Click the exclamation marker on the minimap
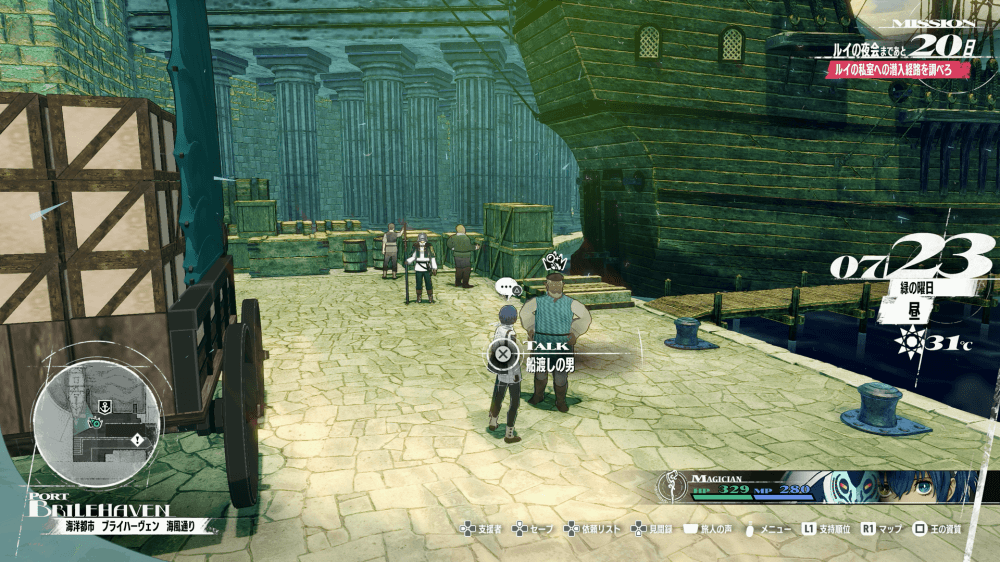Viewport: 1000px width, 562px height. coord(136,439)
